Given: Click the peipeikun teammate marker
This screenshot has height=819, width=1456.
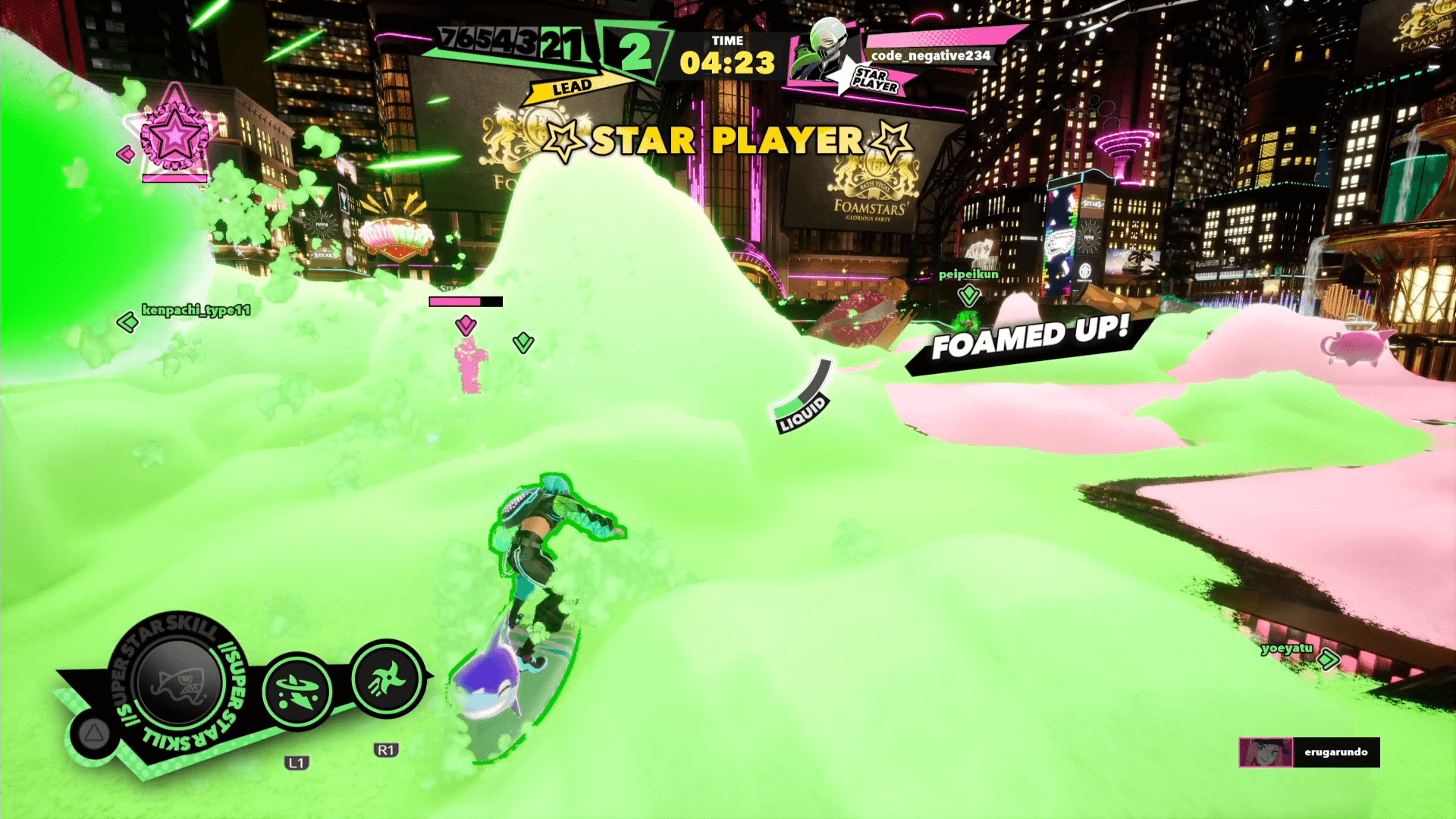Looking at the screenshot, I should point(968,294).
